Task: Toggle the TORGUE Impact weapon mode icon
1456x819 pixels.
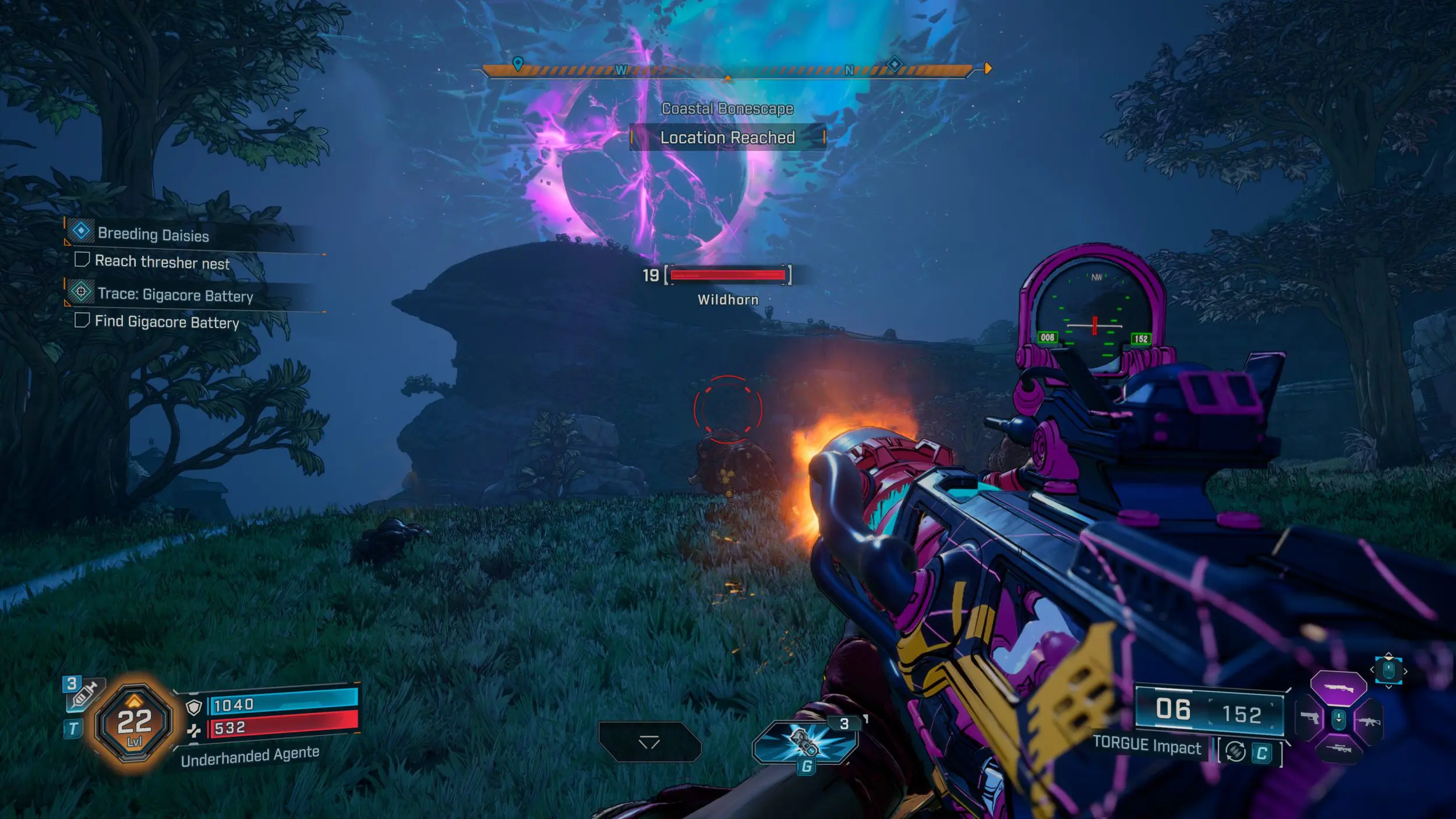Action: click(1235, 751)
